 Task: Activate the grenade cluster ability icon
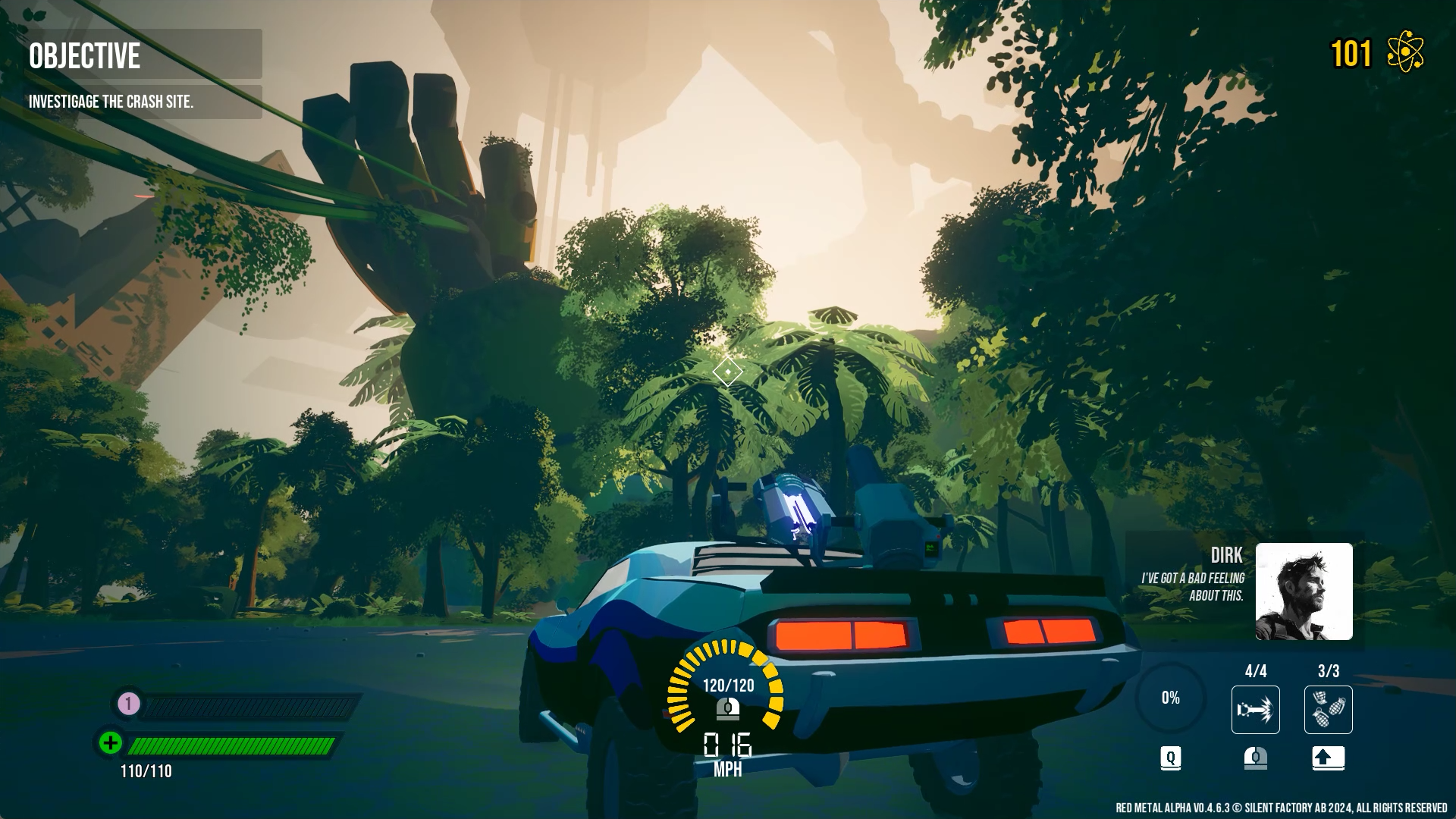(x=1328, y=710)
